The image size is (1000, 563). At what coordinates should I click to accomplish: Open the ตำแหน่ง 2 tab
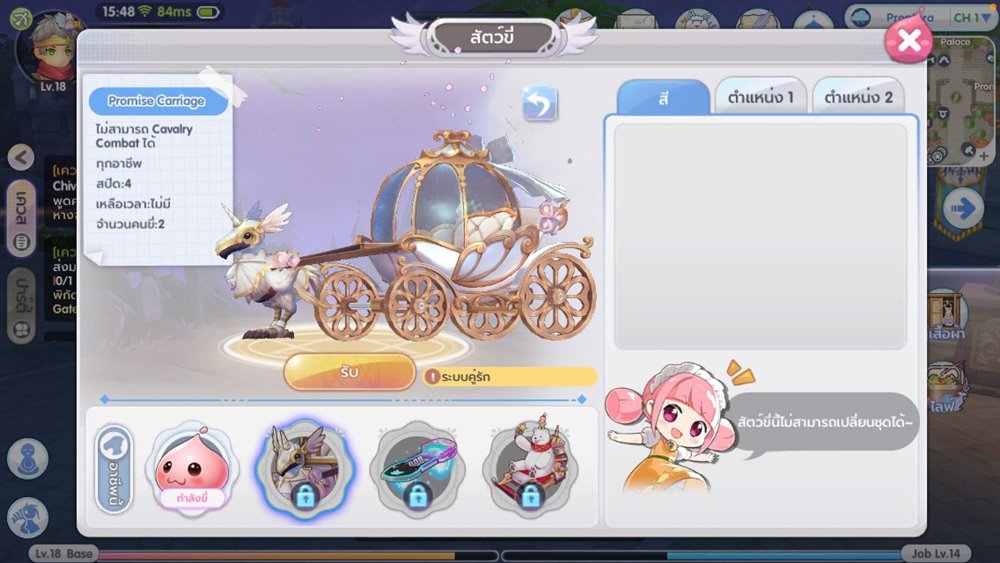[x=858, y=98]
